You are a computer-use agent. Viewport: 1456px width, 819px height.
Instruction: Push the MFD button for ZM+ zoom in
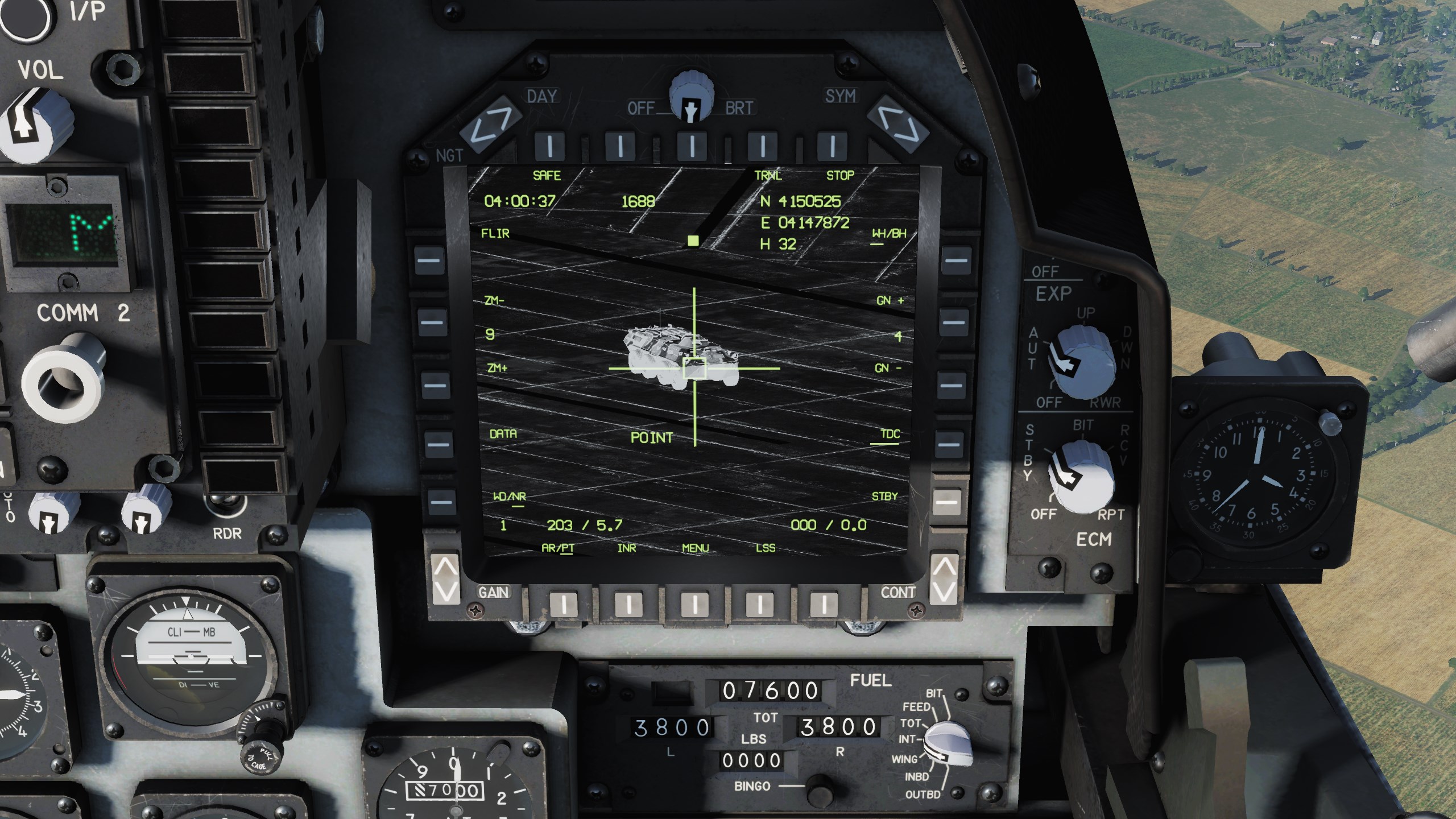coord(435,384)
